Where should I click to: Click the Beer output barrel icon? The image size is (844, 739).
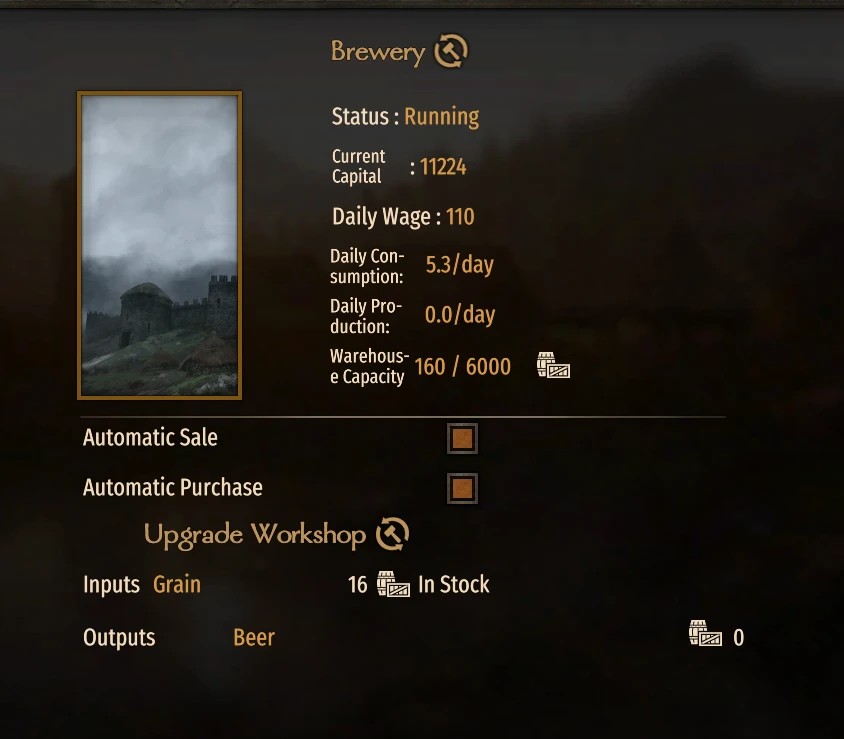point(705,635)
